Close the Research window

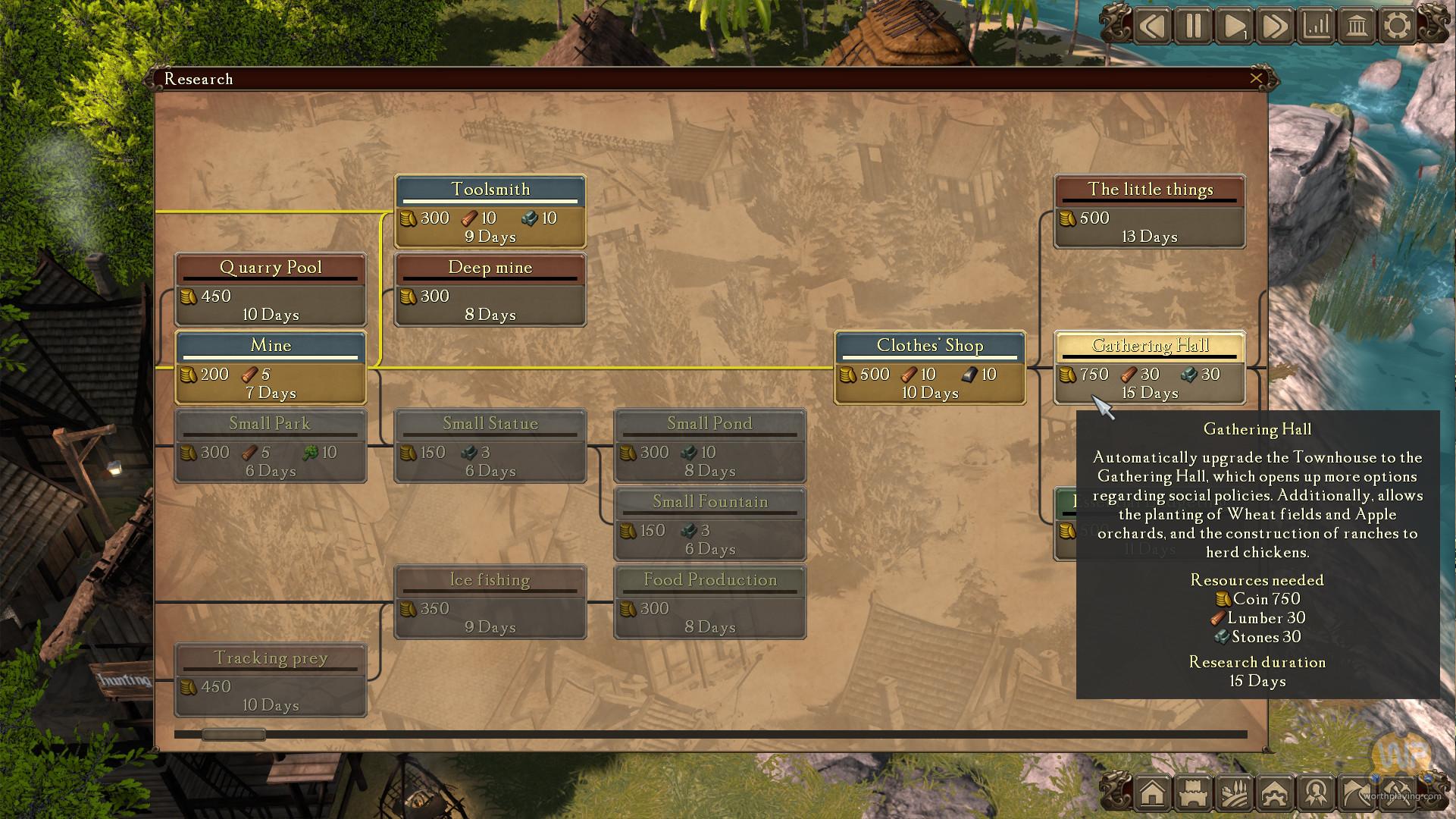coord(1256,78)
